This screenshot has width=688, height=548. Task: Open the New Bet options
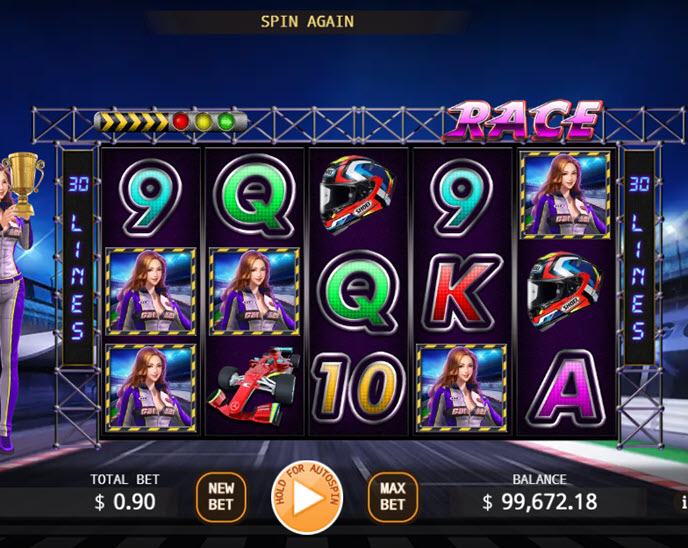click(x=221, y=497)
